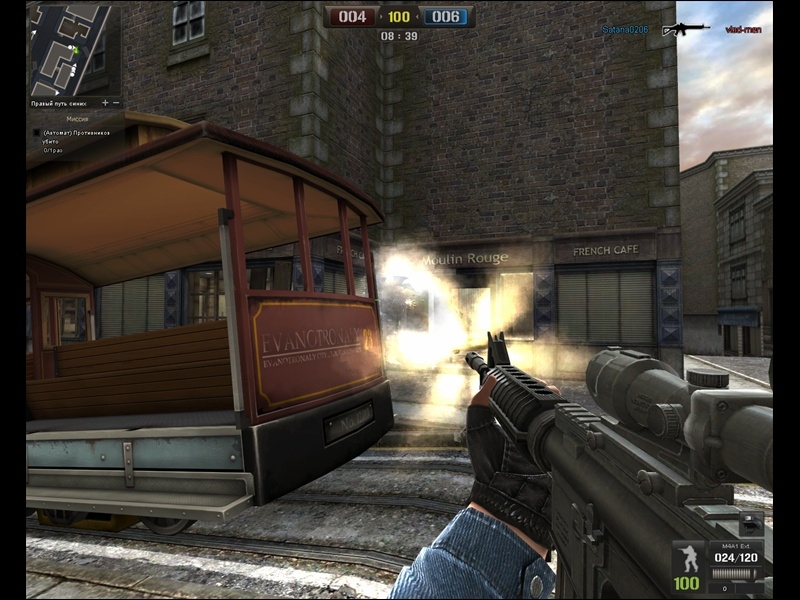Click the kill feed rifle icon

tap(685, 29)
